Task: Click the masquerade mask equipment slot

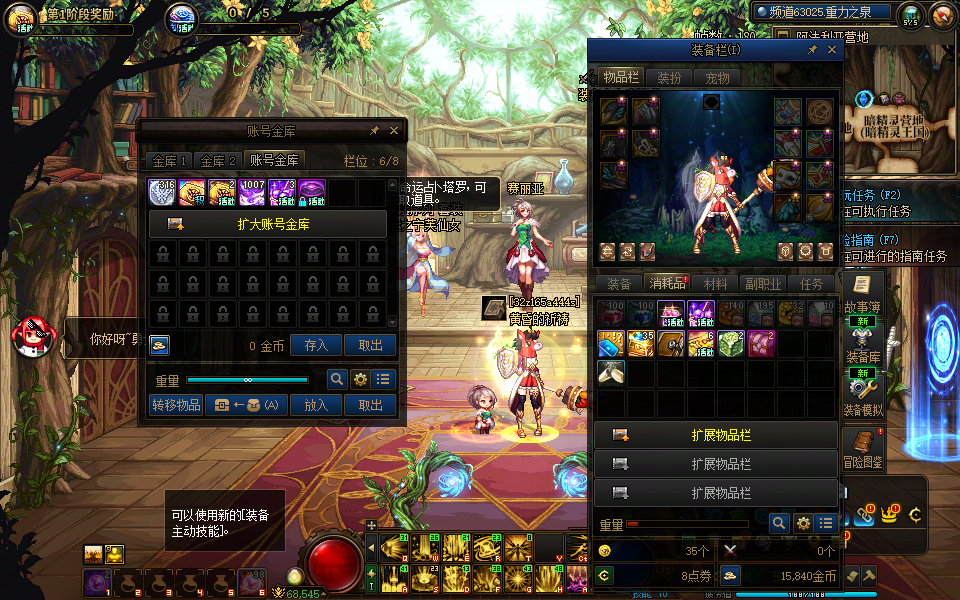Action: coord(789,176)
